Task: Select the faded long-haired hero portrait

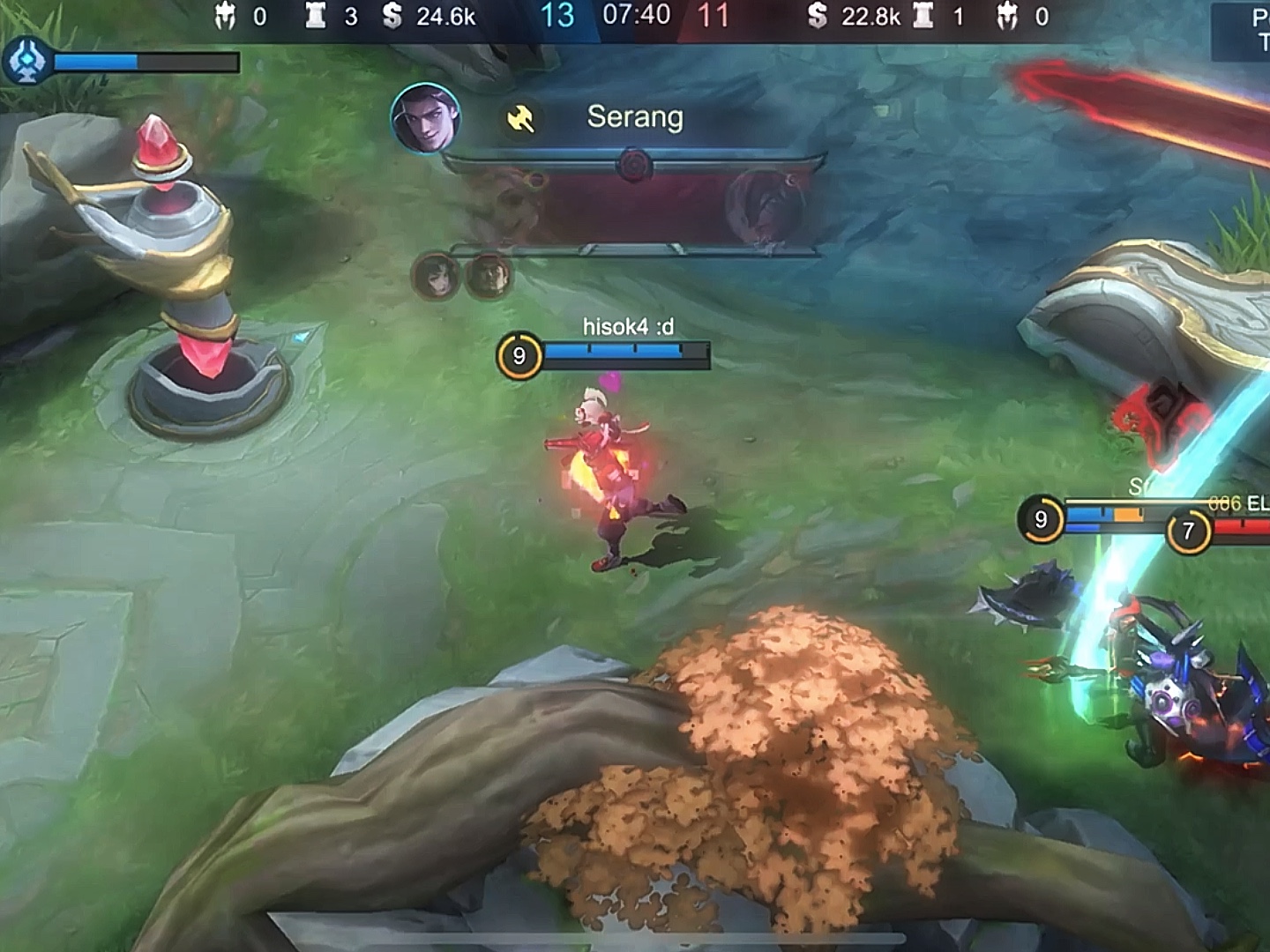Action: (435, 277)
